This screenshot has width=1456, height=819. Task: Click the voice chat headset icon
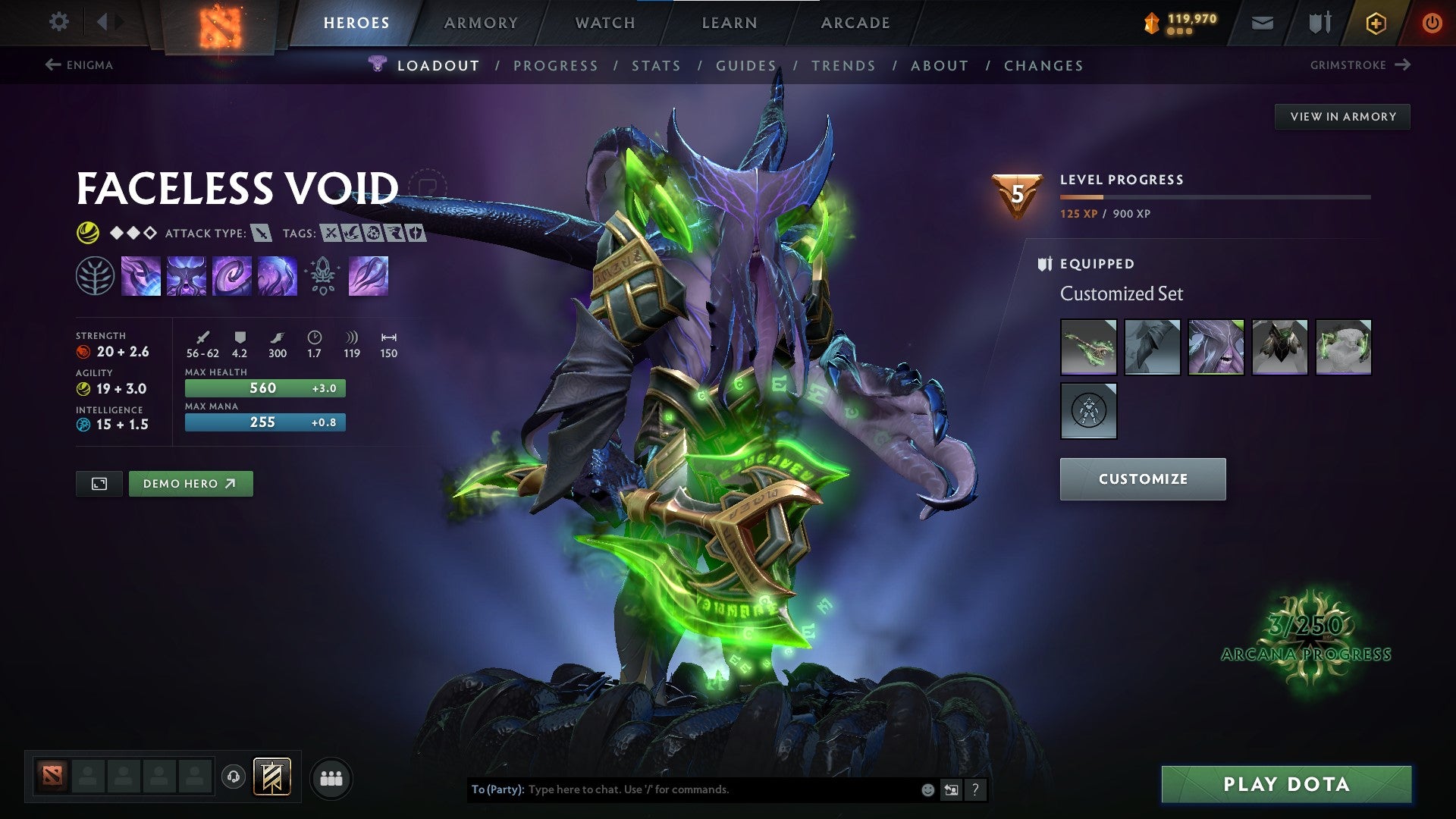(234, 776)
